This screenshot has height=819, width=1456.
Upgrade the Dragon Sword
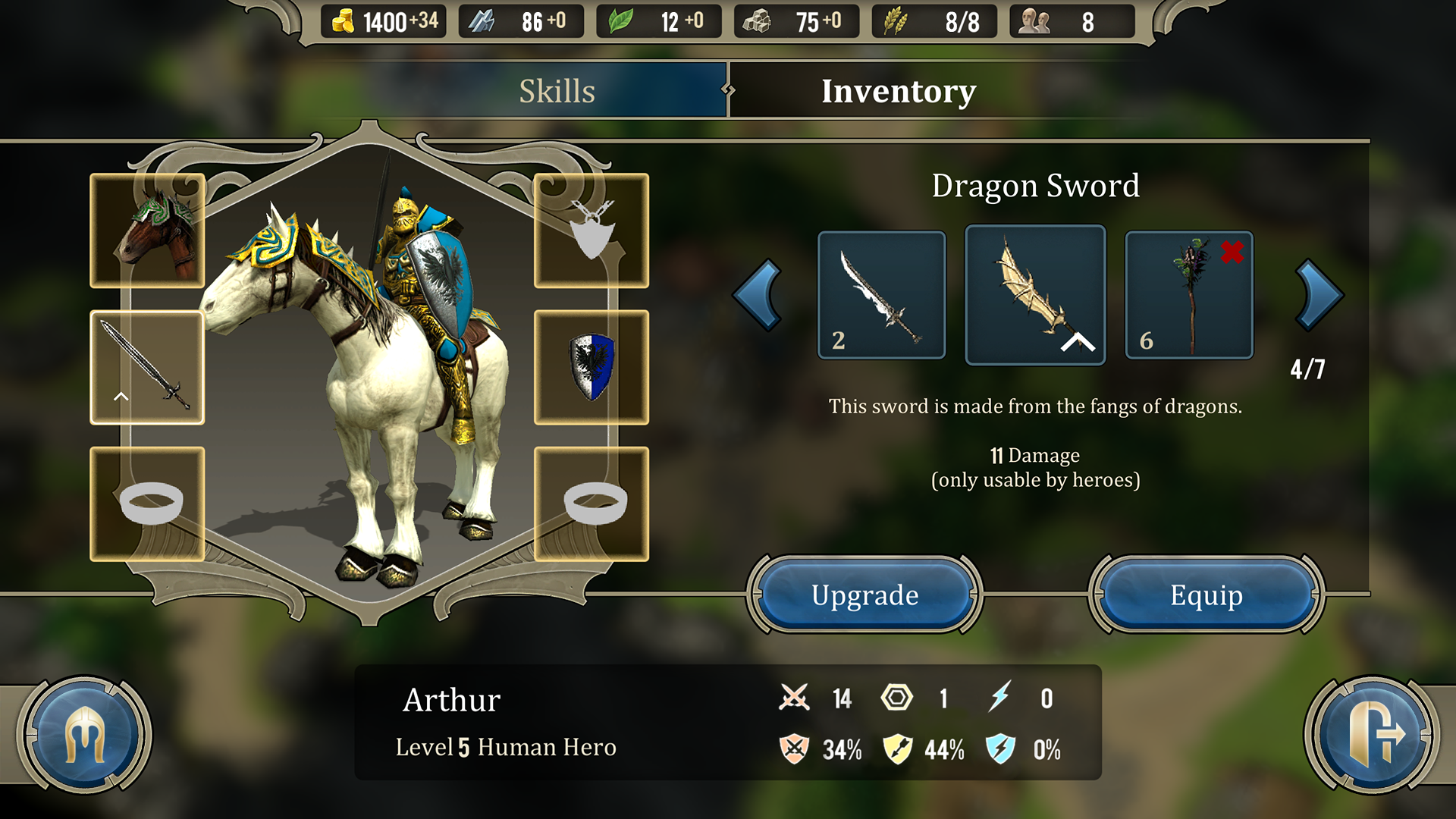tap(864, 595)
